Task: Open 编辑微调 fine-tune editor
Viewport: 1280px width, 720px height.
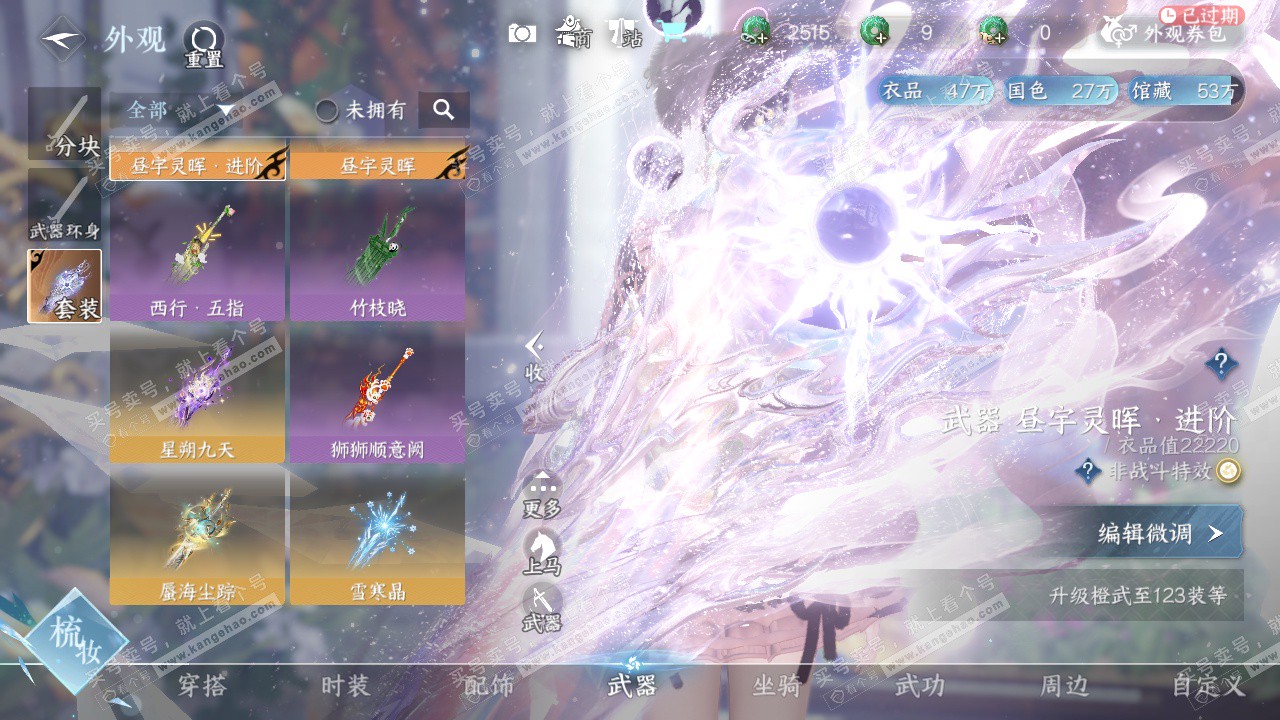Action: tap(1160, 532)
